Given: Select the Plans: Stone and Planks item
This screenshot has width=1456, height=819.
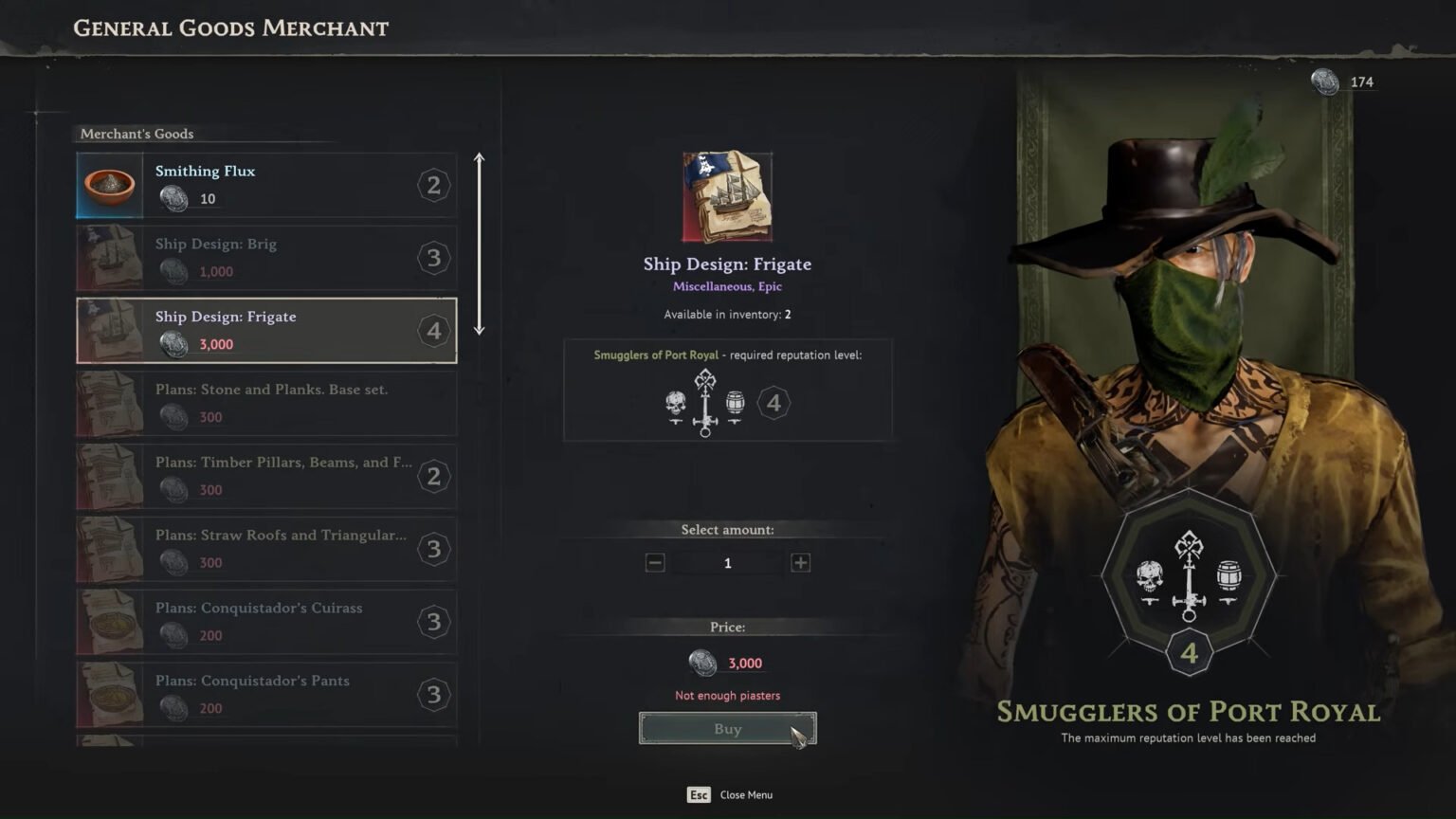Looking at the screenshot, I should click(265, 403).
